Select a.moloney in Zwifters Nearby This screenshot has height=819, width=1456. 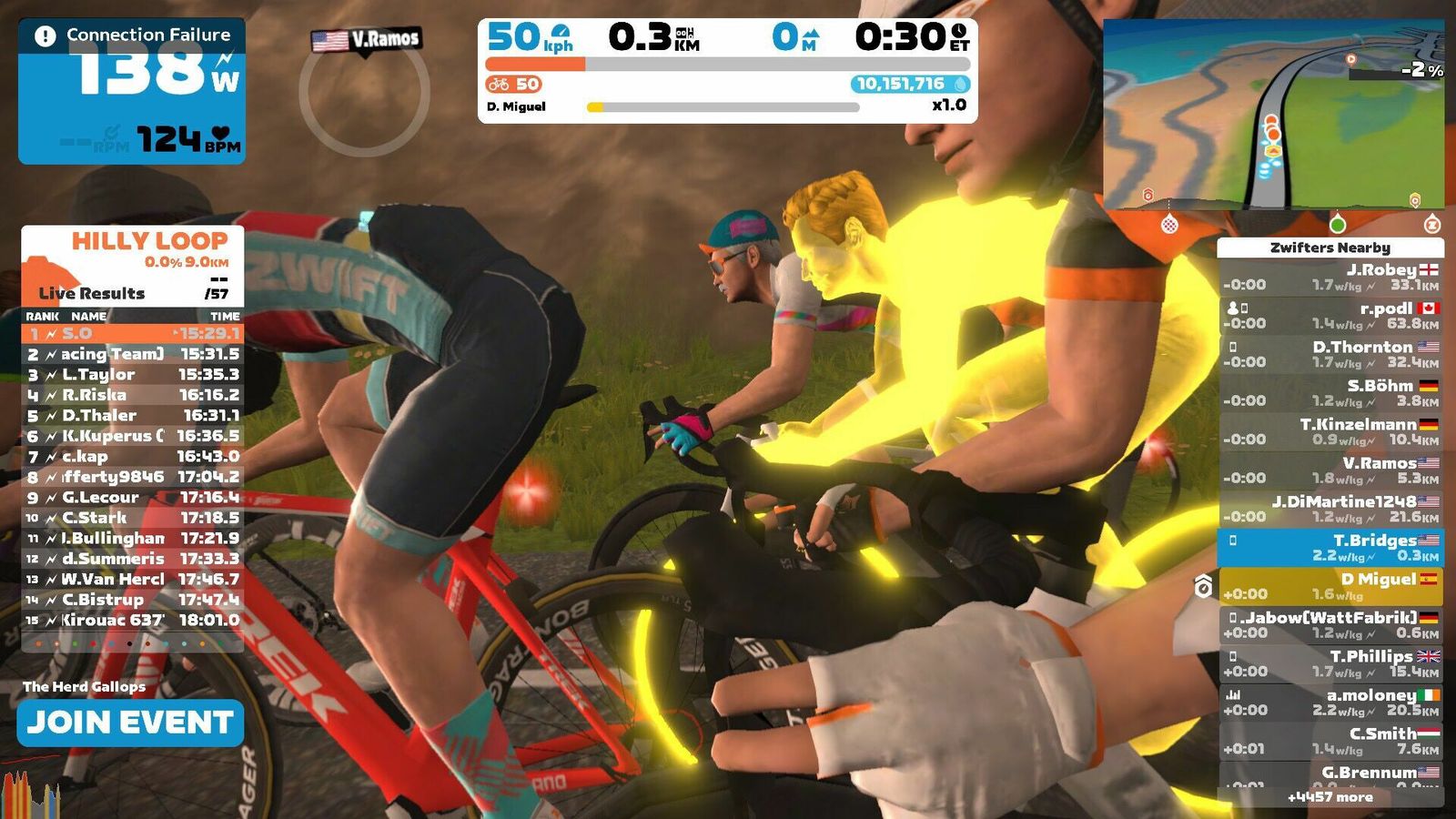(1330, 702)
